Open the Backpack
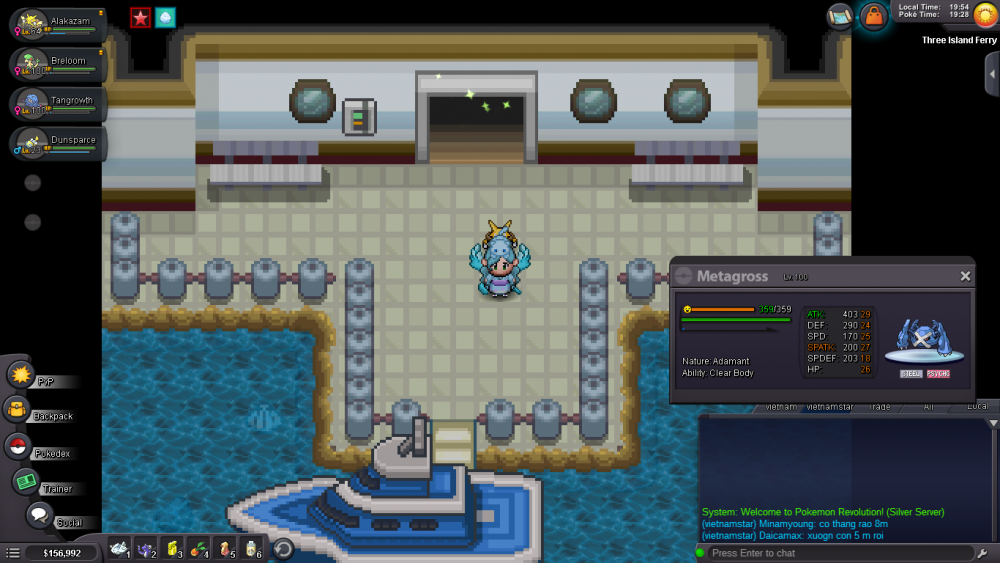 (x=18, y=410)
